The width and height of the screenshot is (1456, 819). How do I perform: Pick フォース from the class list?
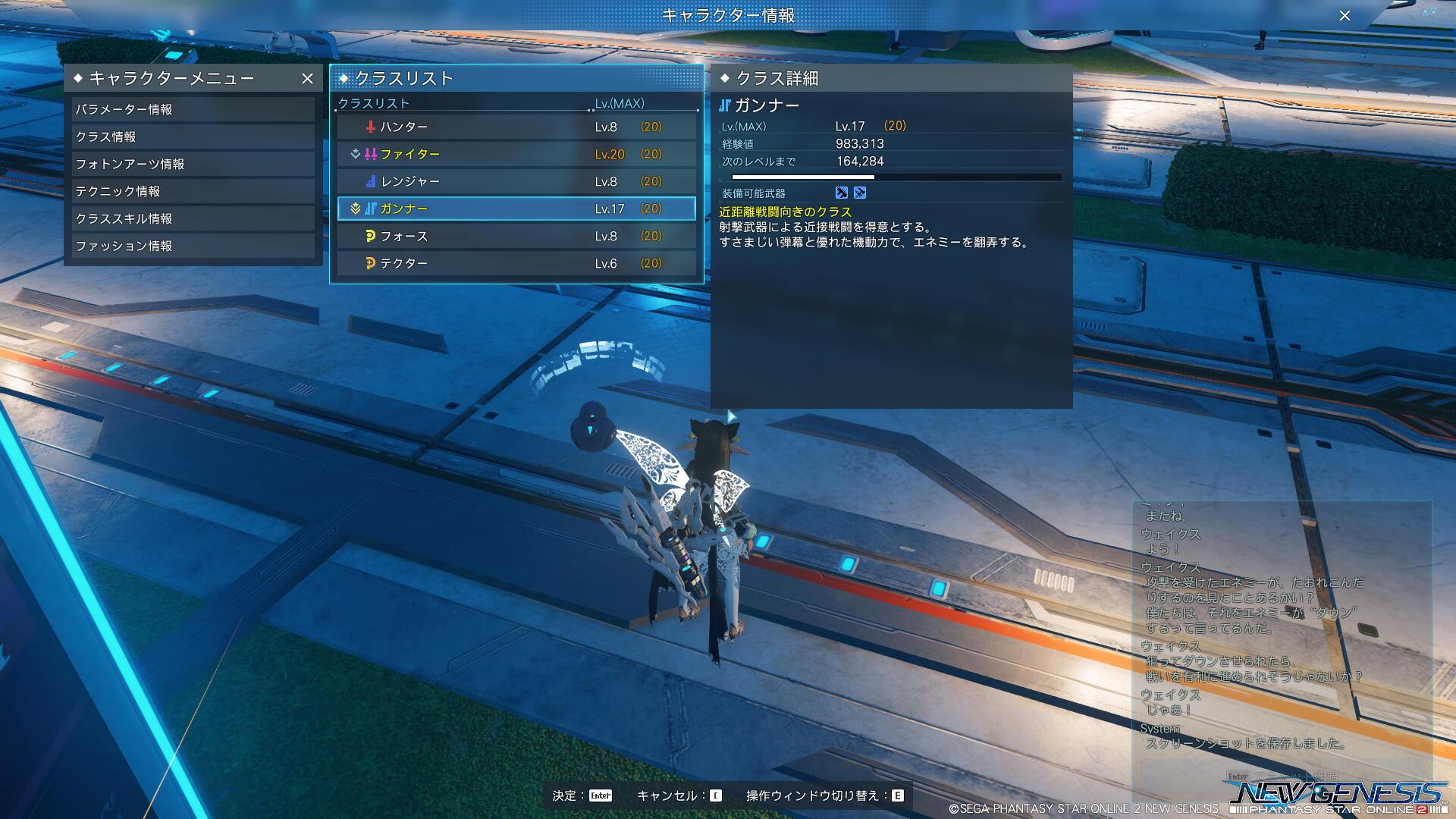(x=516, y=236)
